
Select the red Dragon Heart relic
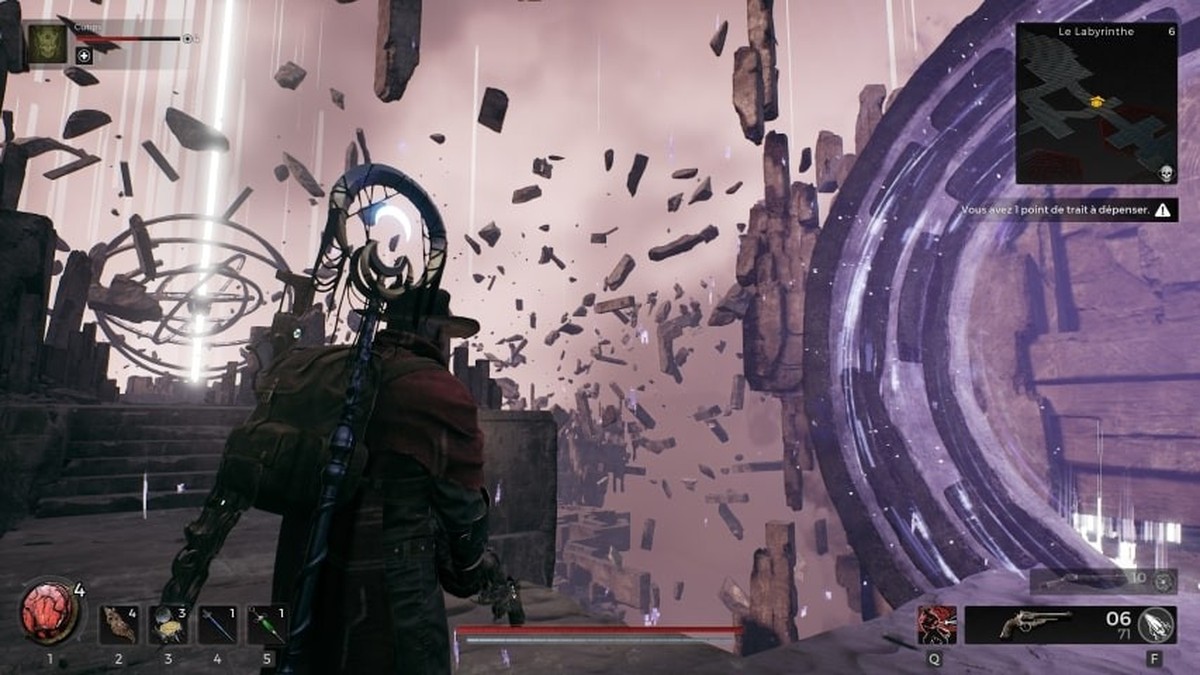coord(48,614)
